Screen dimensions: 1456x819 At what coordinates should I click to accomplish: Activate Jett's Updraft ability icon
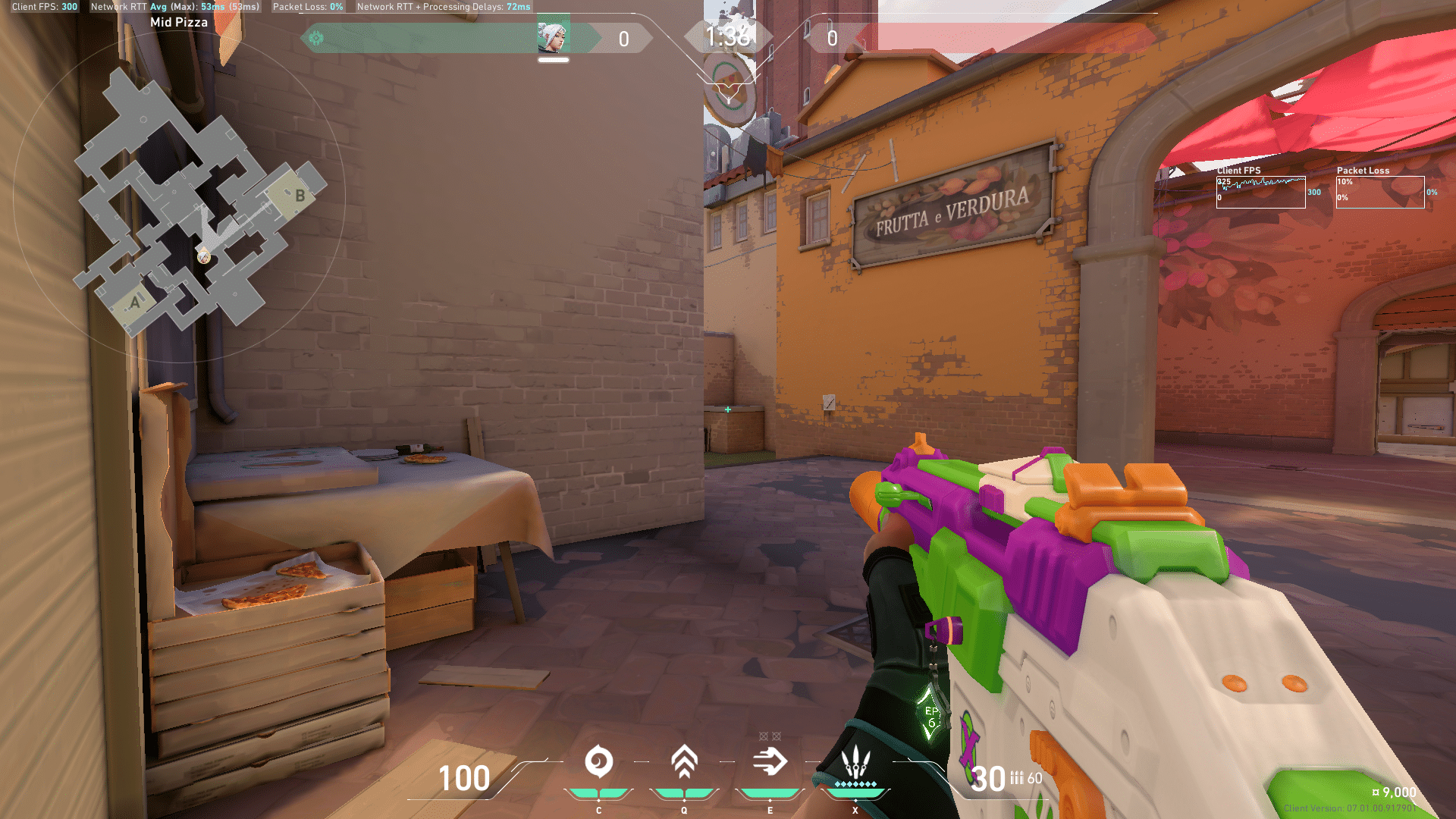pyautogui.click(x=684, y=761)
